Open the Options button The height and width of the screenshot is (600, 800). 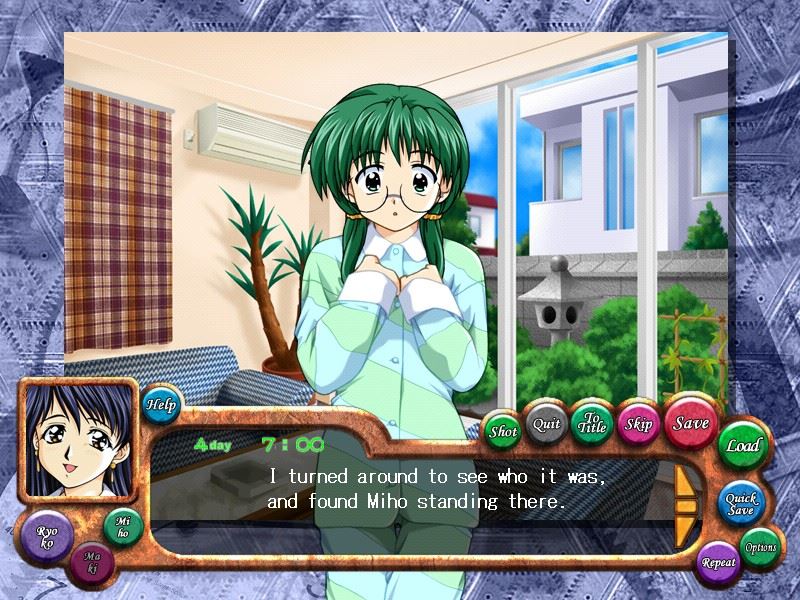coord(760,547)
